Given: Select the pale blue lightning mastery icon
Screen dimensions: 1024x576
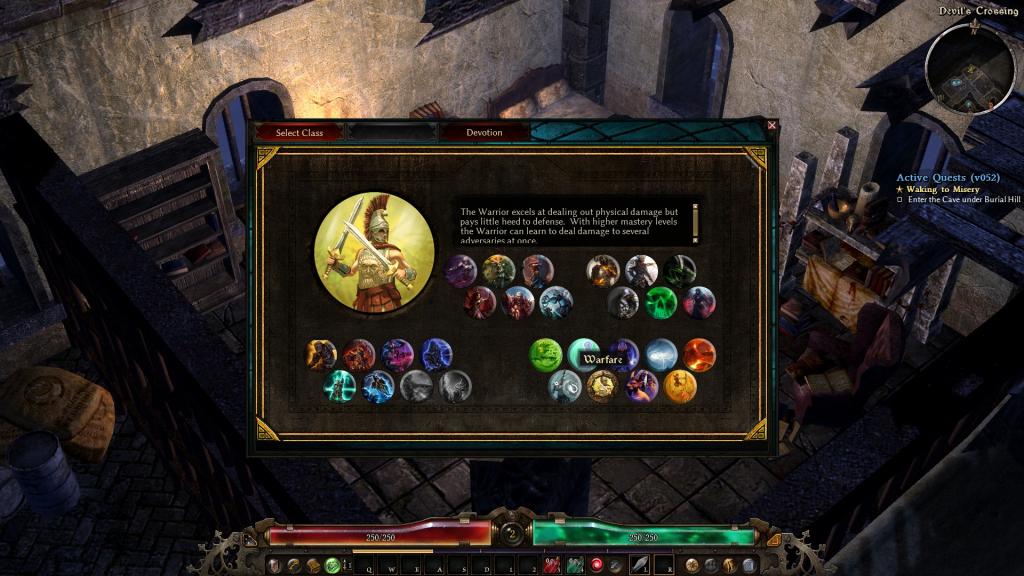Looking at the screenshot, I should 661,355.
